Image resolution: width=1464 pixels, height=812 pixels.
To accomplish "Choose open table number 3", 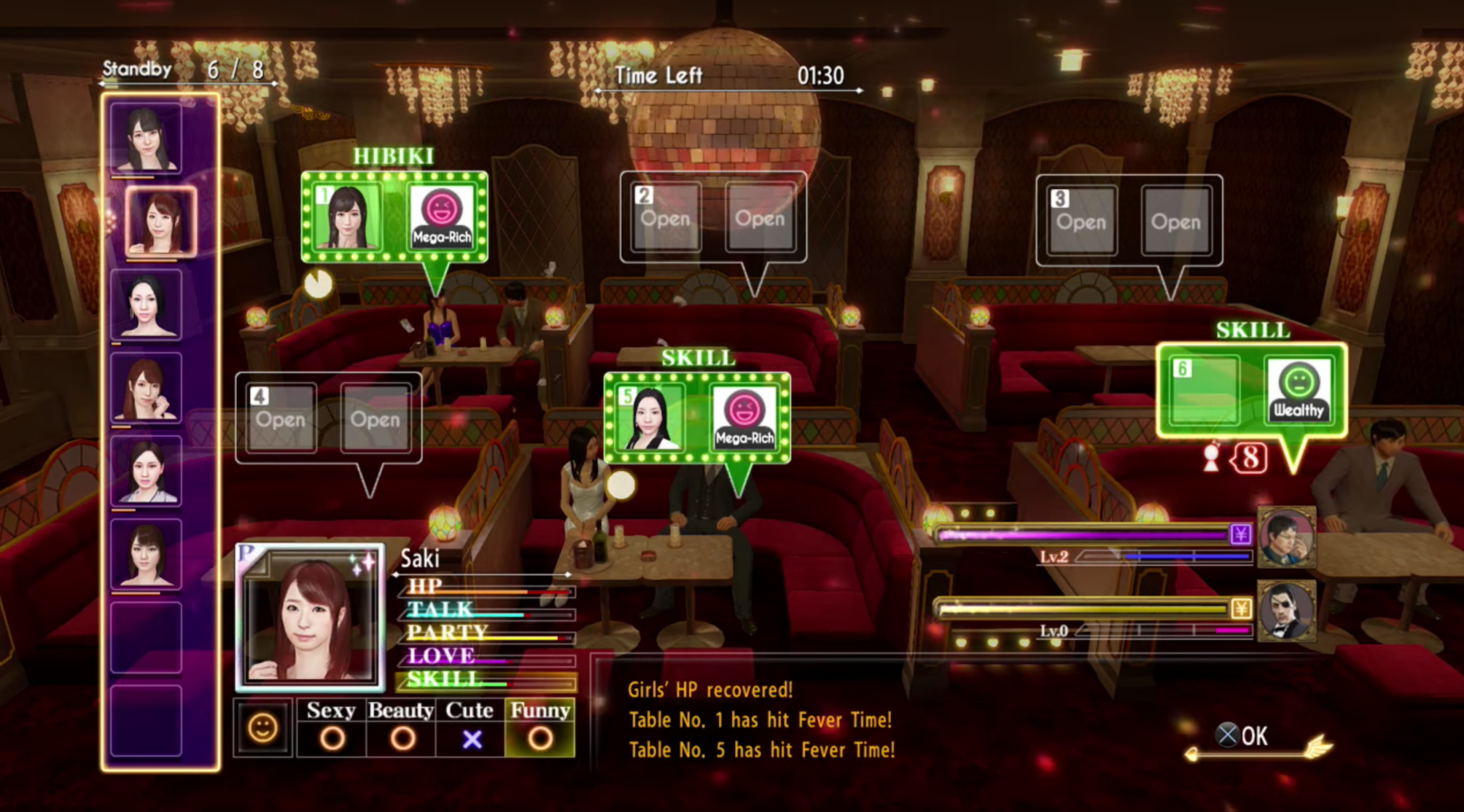I will (1081, 221).
